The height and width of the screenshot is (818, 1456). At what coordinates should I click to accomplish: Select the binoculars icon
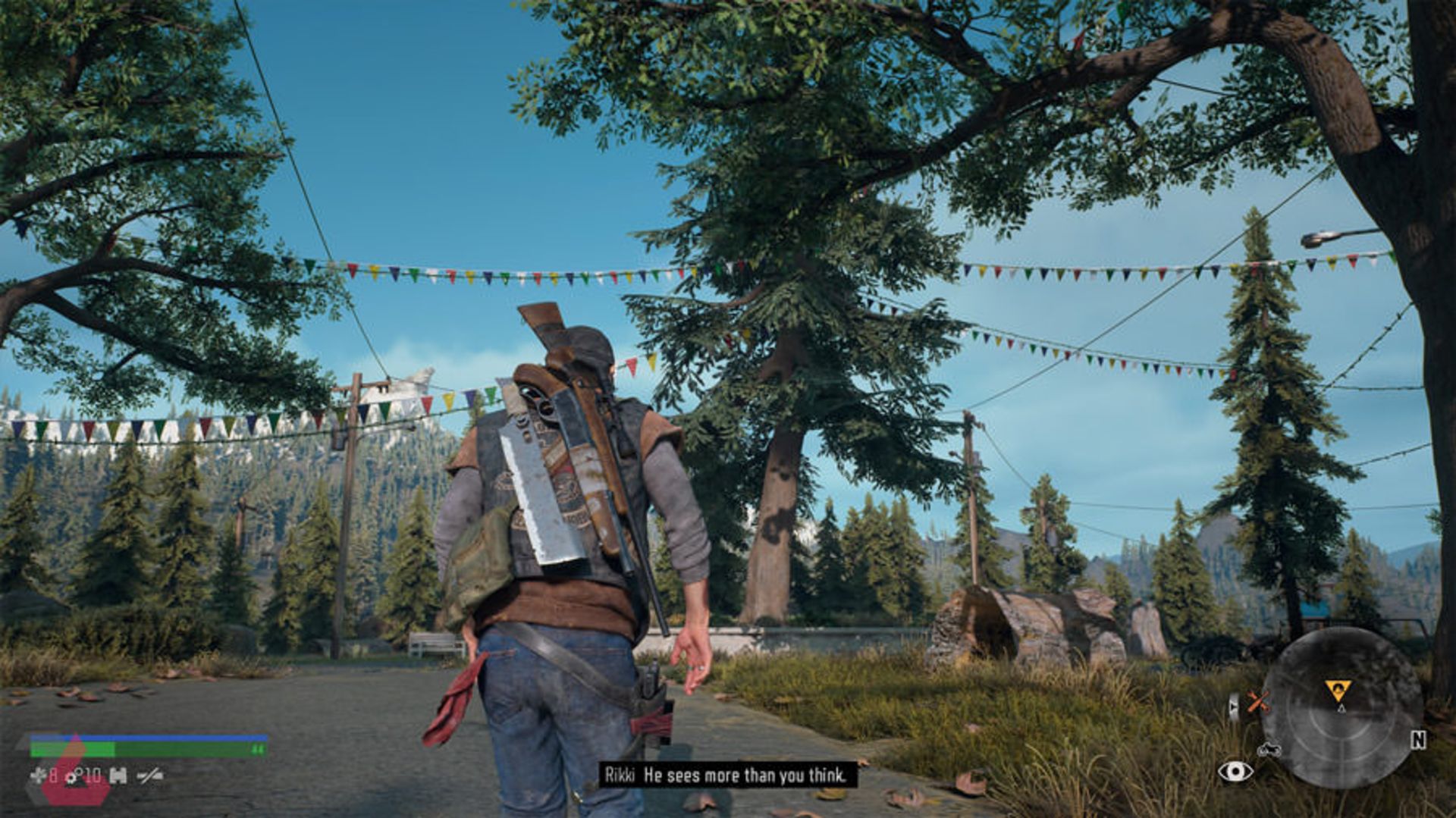point(118,776)
